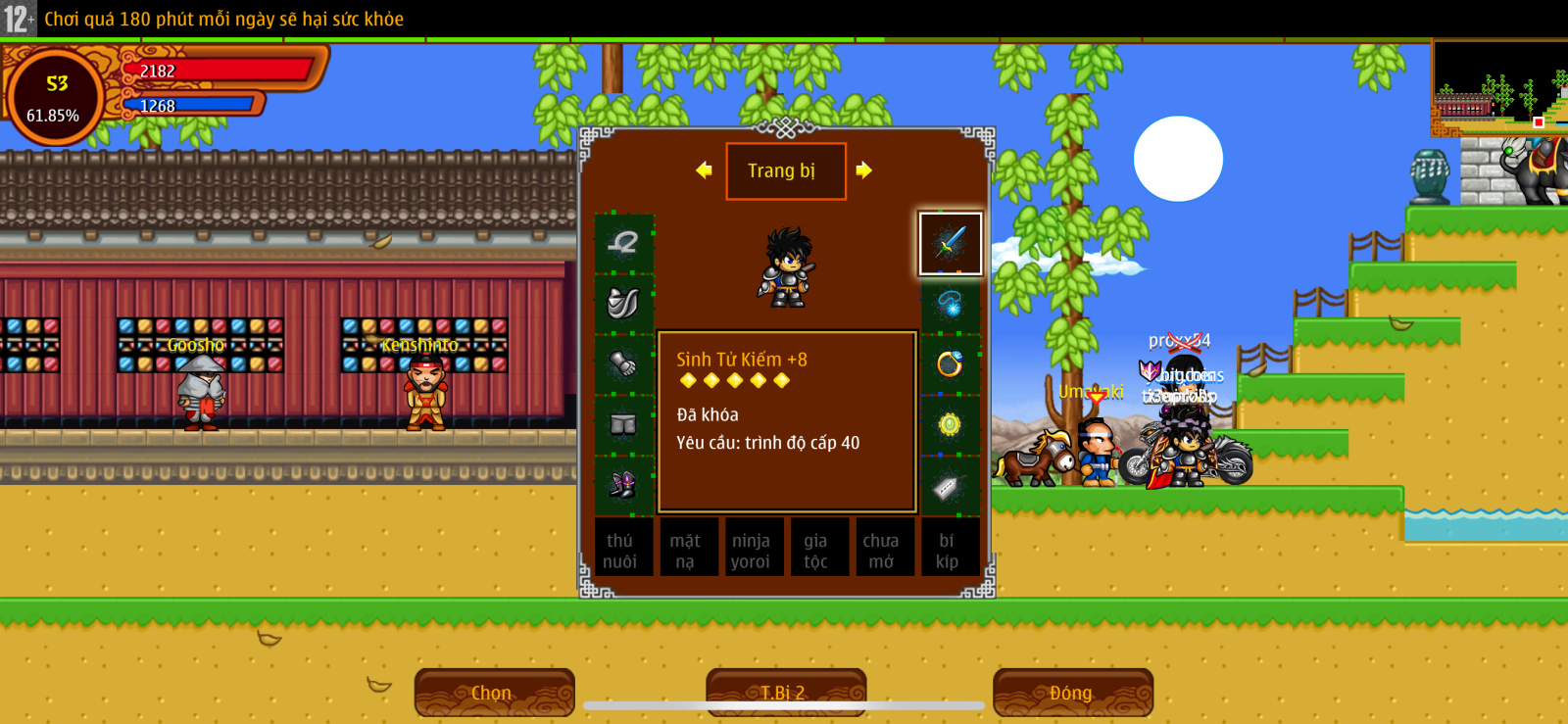1568x724 pixels.
Task: Select the gray pants slot
Action: click(x=623, y=425)
